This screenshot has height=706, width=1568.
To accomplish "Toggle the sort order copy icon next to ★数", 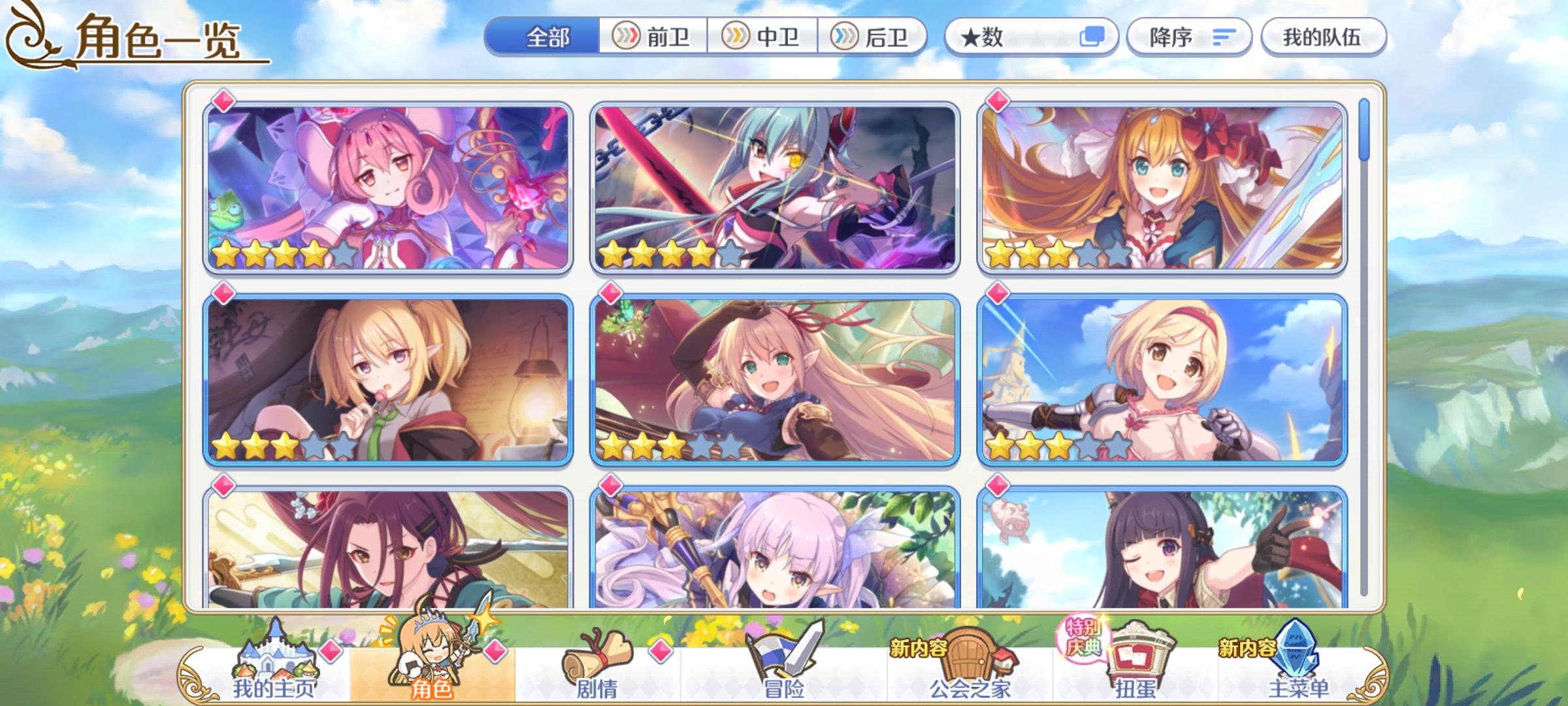I will pyautogui.click(x=1093, y=37).
